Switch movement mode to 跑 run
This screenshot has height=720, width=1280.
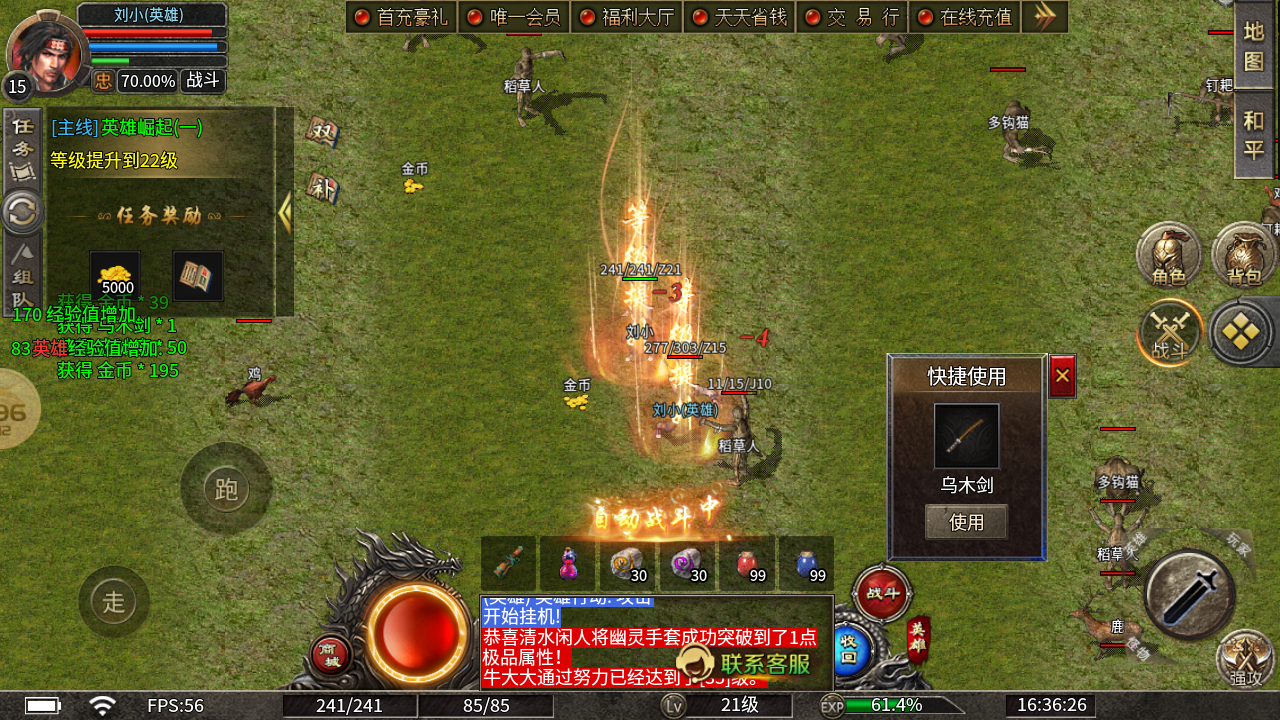(x=228, y=489)
